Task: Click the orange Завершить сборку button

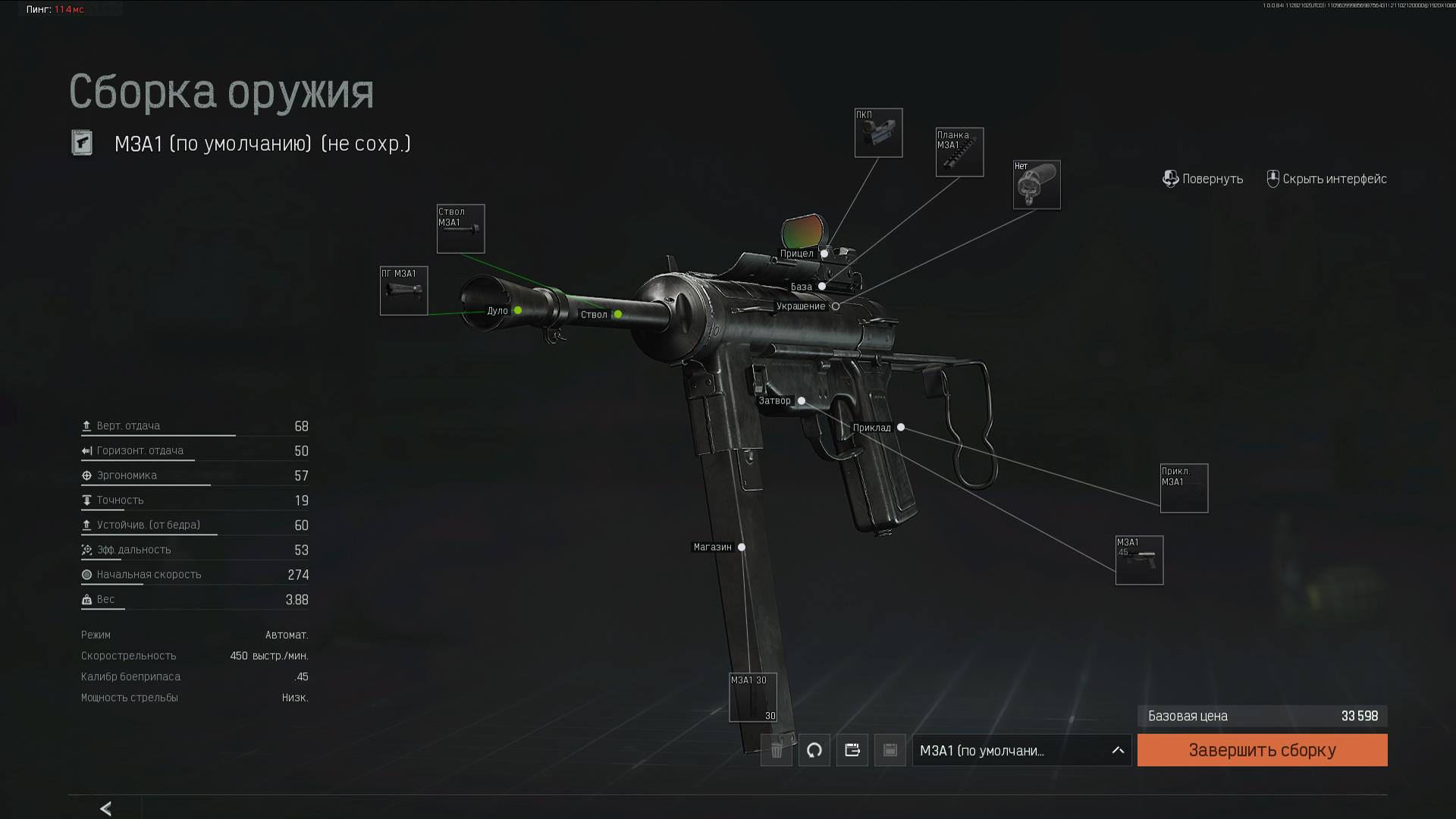Action: tap(1262, 750)
